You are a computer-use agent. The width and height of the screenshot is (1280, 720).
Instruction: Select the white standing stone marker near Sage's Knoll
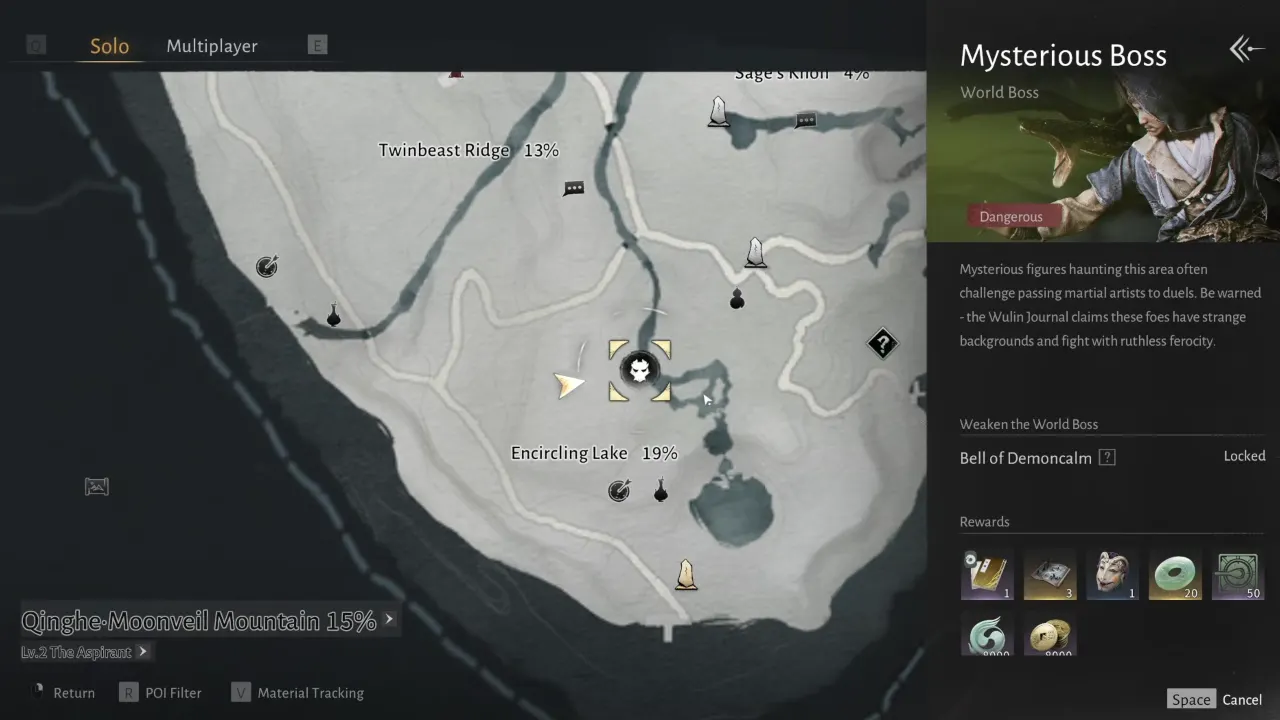point(718,113)
